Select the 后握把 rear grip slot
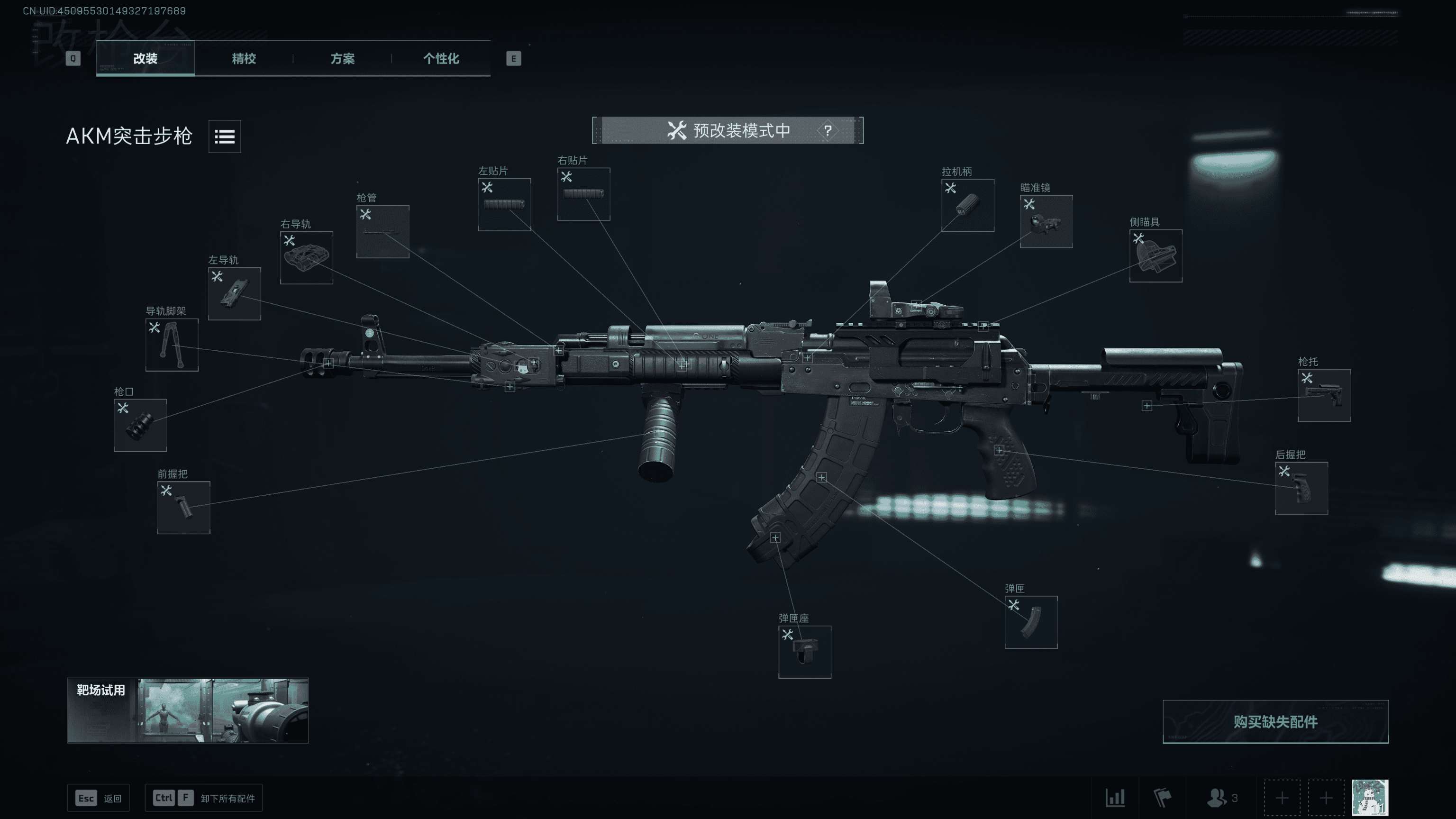The image size is (1456, 819). click(1301, 488)
